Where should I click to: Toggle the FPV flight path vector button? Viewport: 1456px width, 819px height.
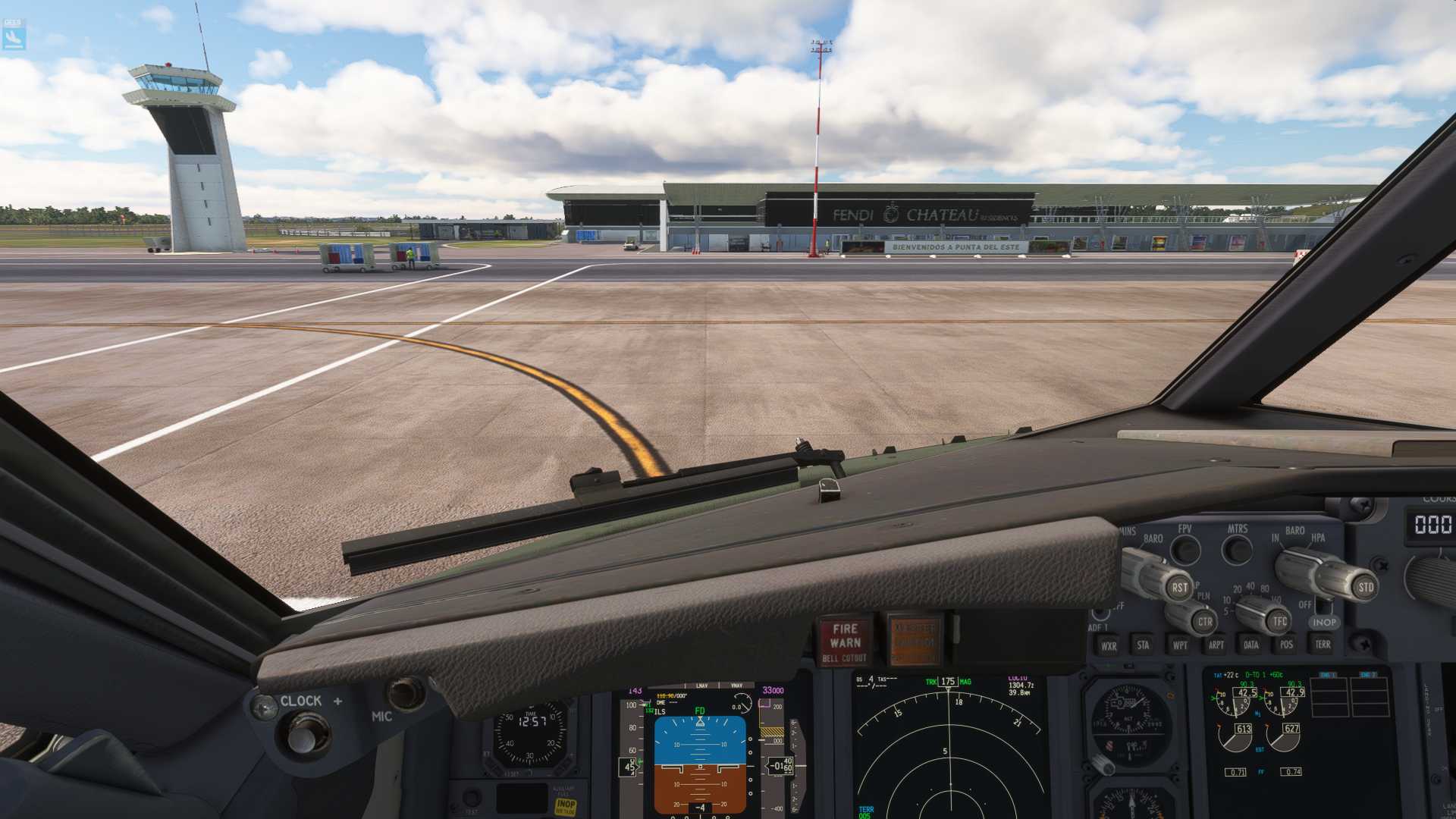pos(1185,549)
